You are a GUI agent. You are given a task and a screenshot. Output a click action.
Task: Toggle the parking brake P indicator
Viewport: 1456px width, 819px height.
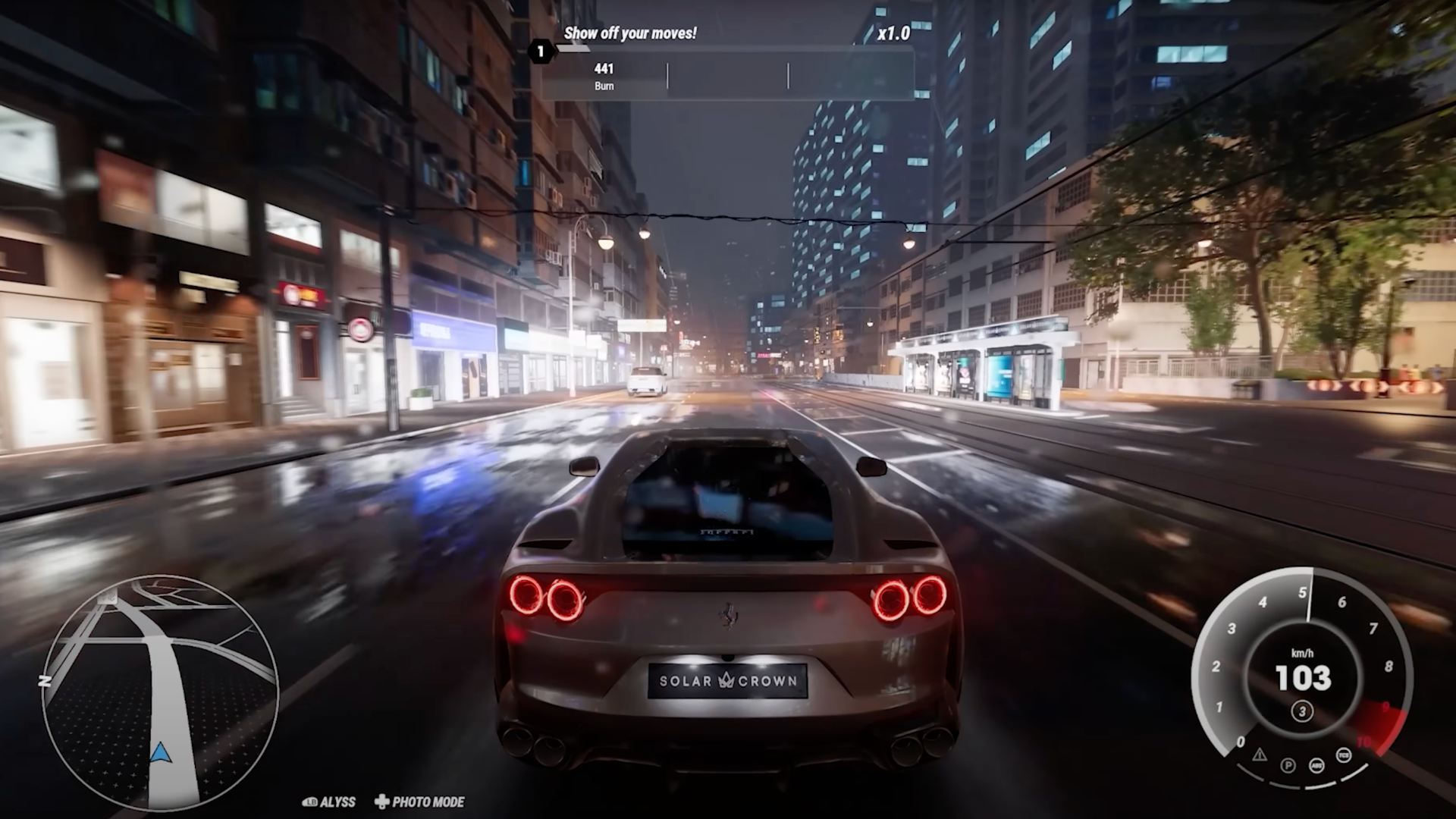[x=1288, y=767]
